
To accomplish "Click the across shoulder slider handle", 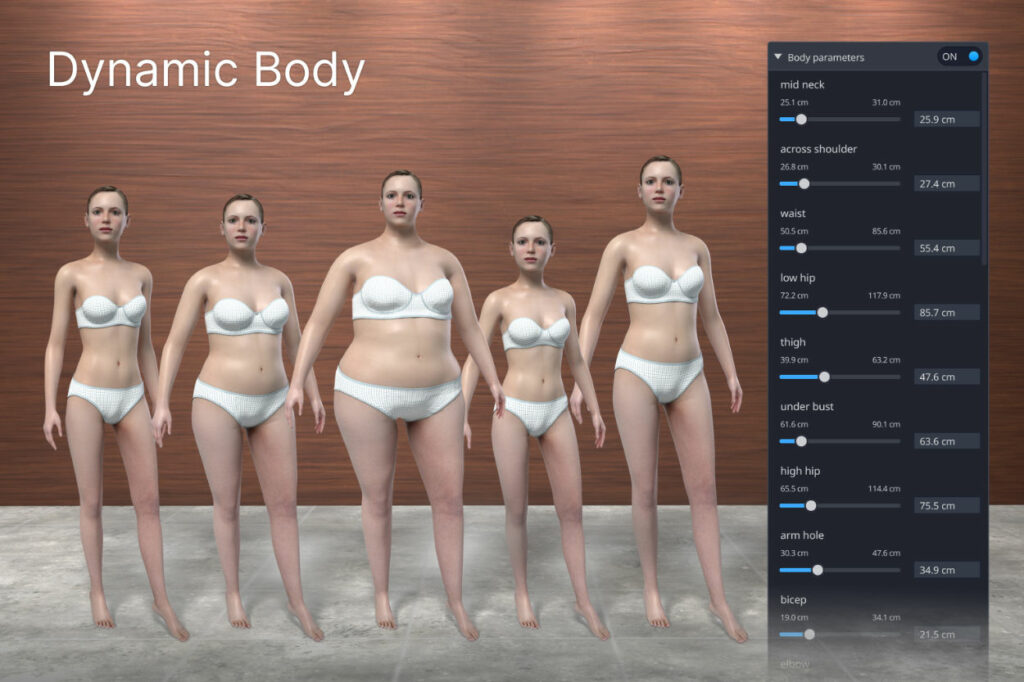I will pyautogui.click(x=804, y=184).
